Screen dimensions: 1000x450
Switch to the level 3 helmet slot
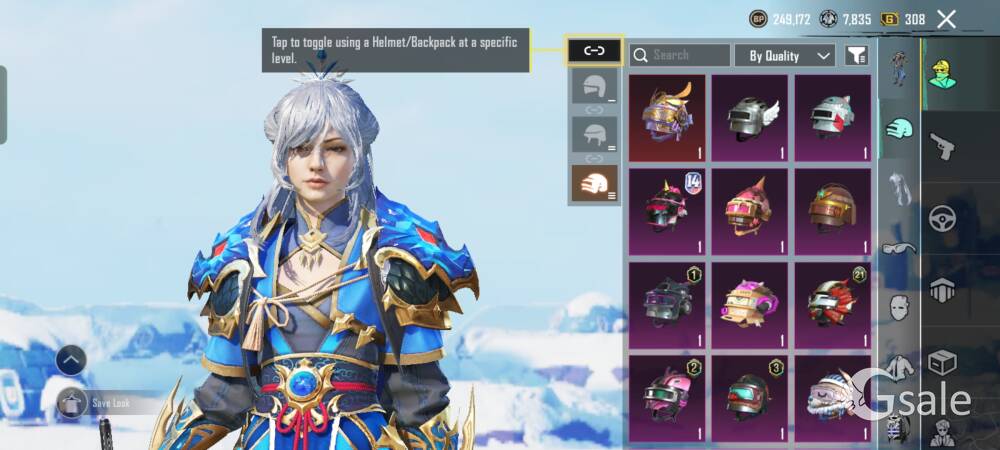pos(594,183)
